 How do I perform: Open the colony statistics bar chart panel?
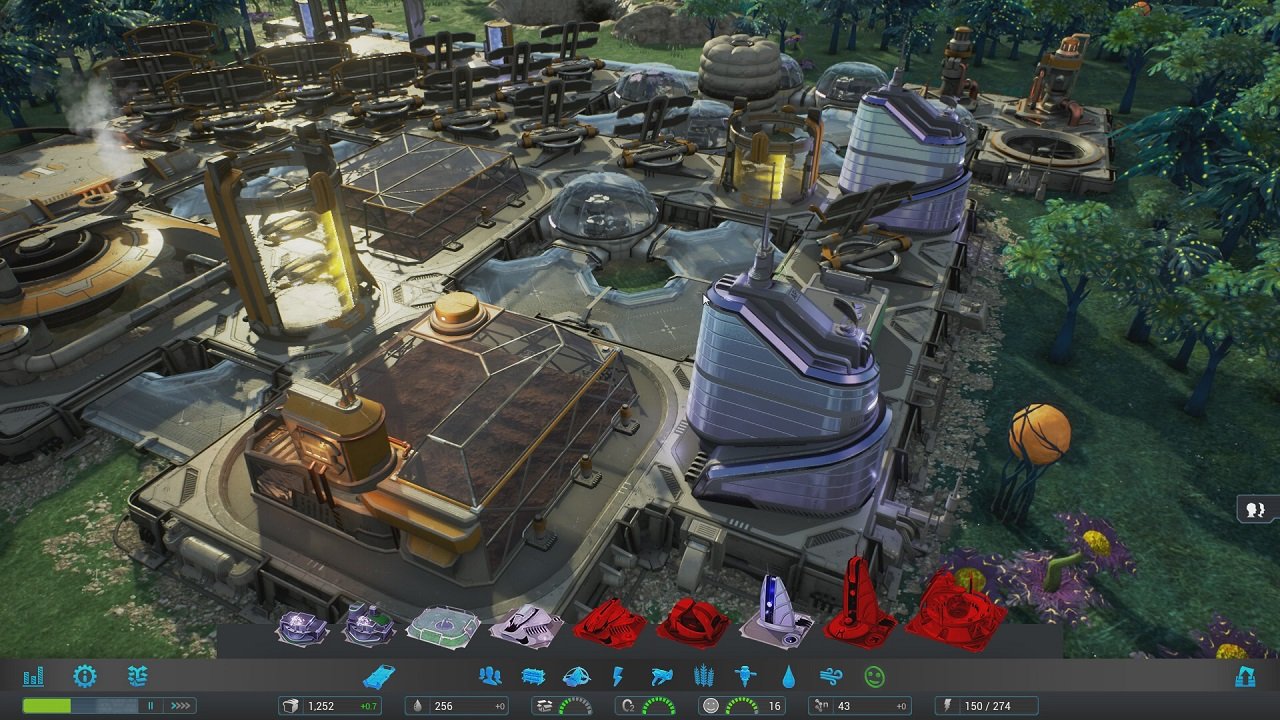[x=35, y=677]
